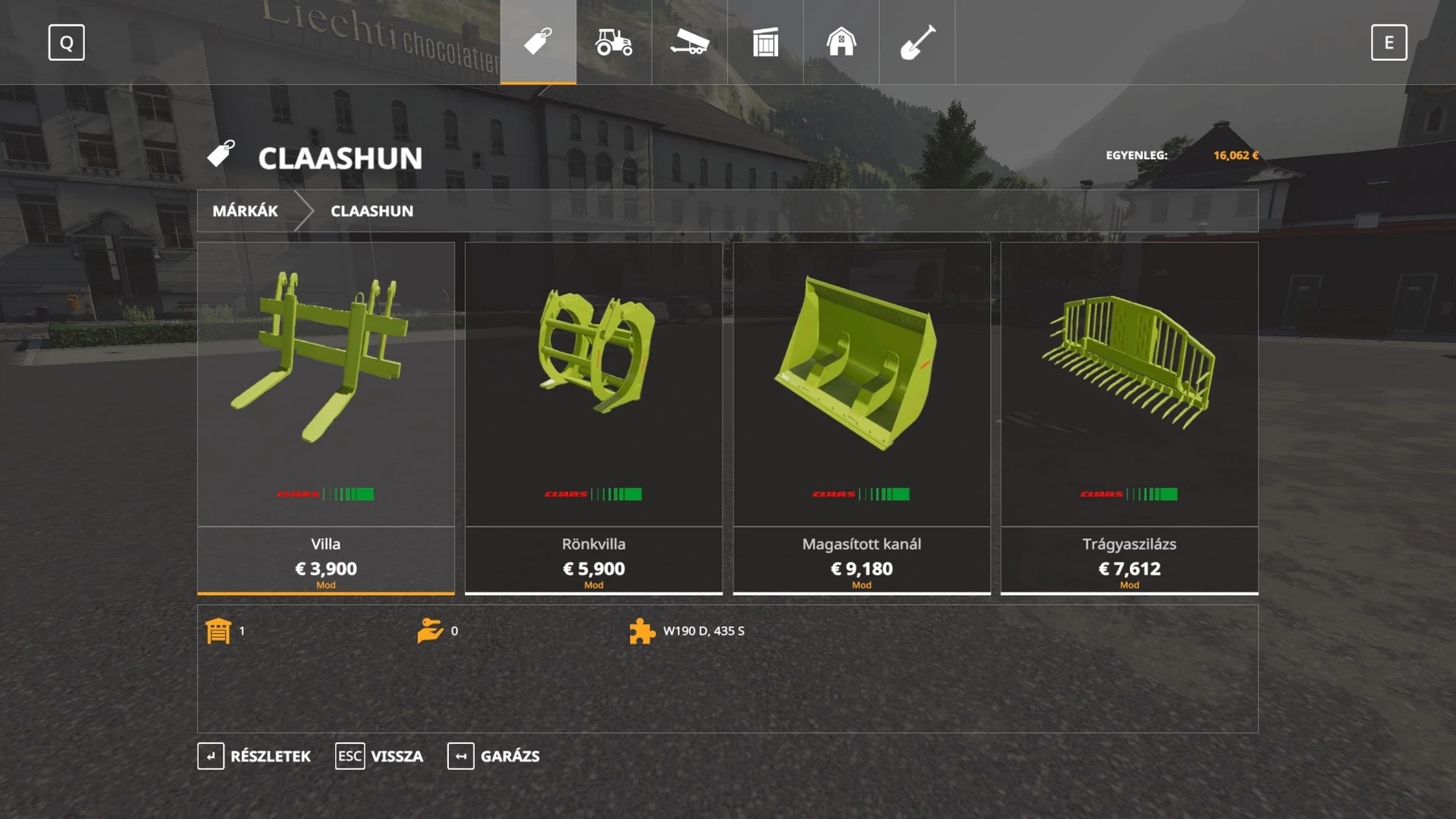Pick the Magasított kanál bucket
The height and width of the screenshot is (819, 1456).
coord(861,417)
